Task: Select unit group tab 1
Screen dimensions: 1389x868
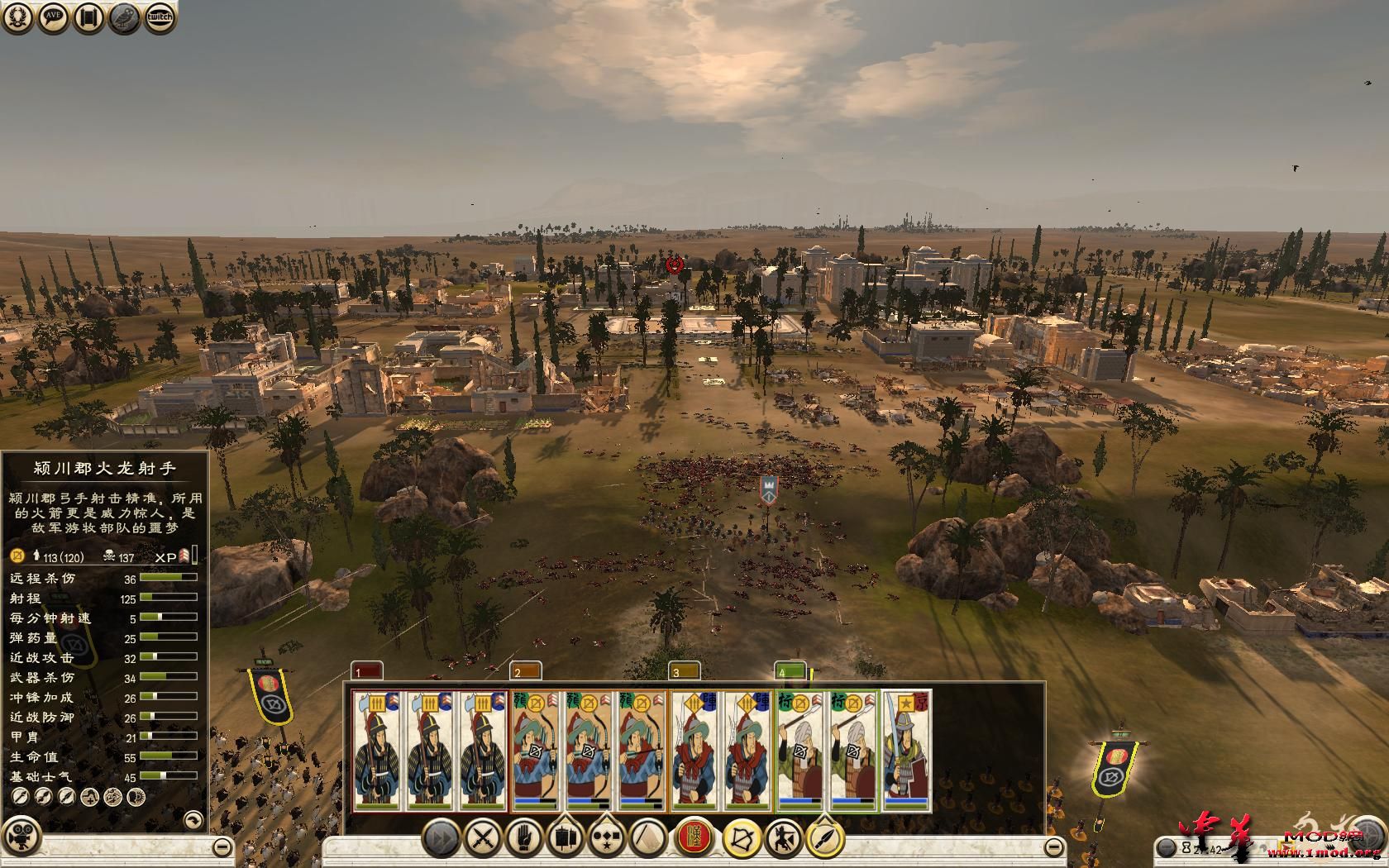Action: point(367,671)
